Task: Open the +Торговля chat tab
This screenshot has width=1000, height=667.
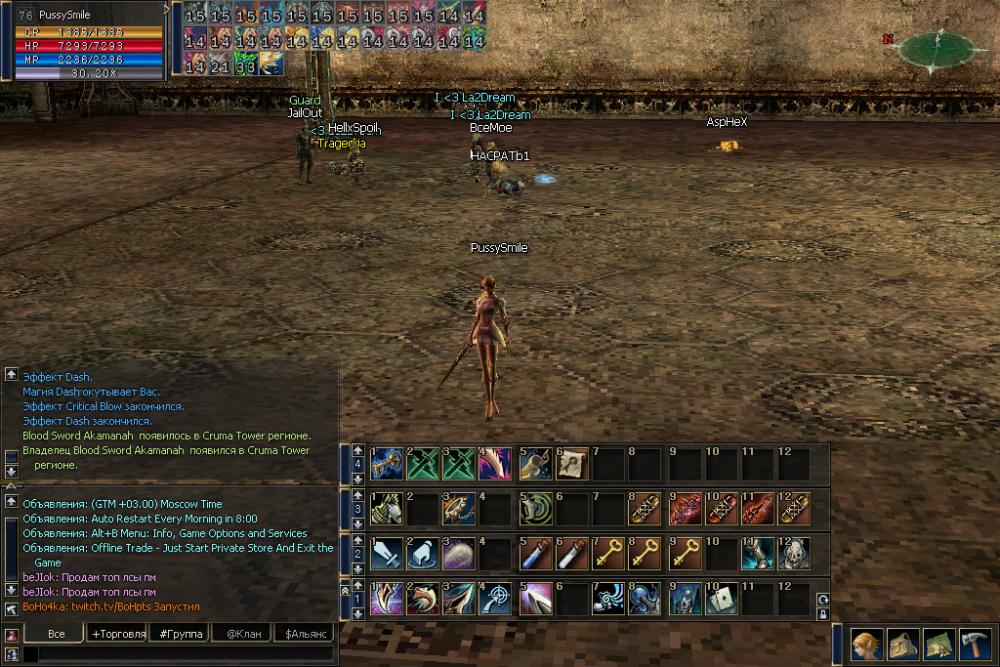Action: click(x=118, y=634)
